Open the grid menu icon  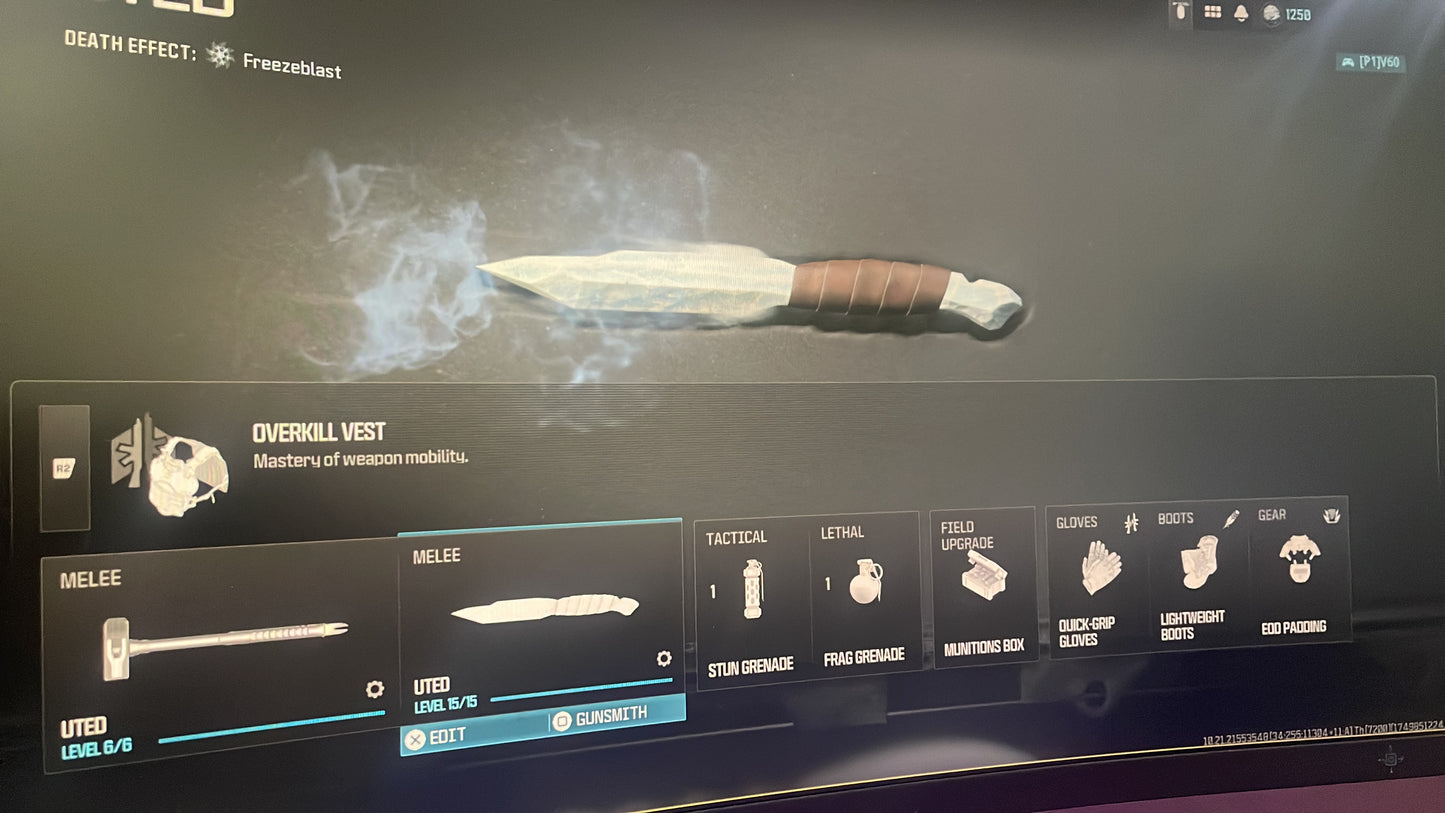[1212, 13]
